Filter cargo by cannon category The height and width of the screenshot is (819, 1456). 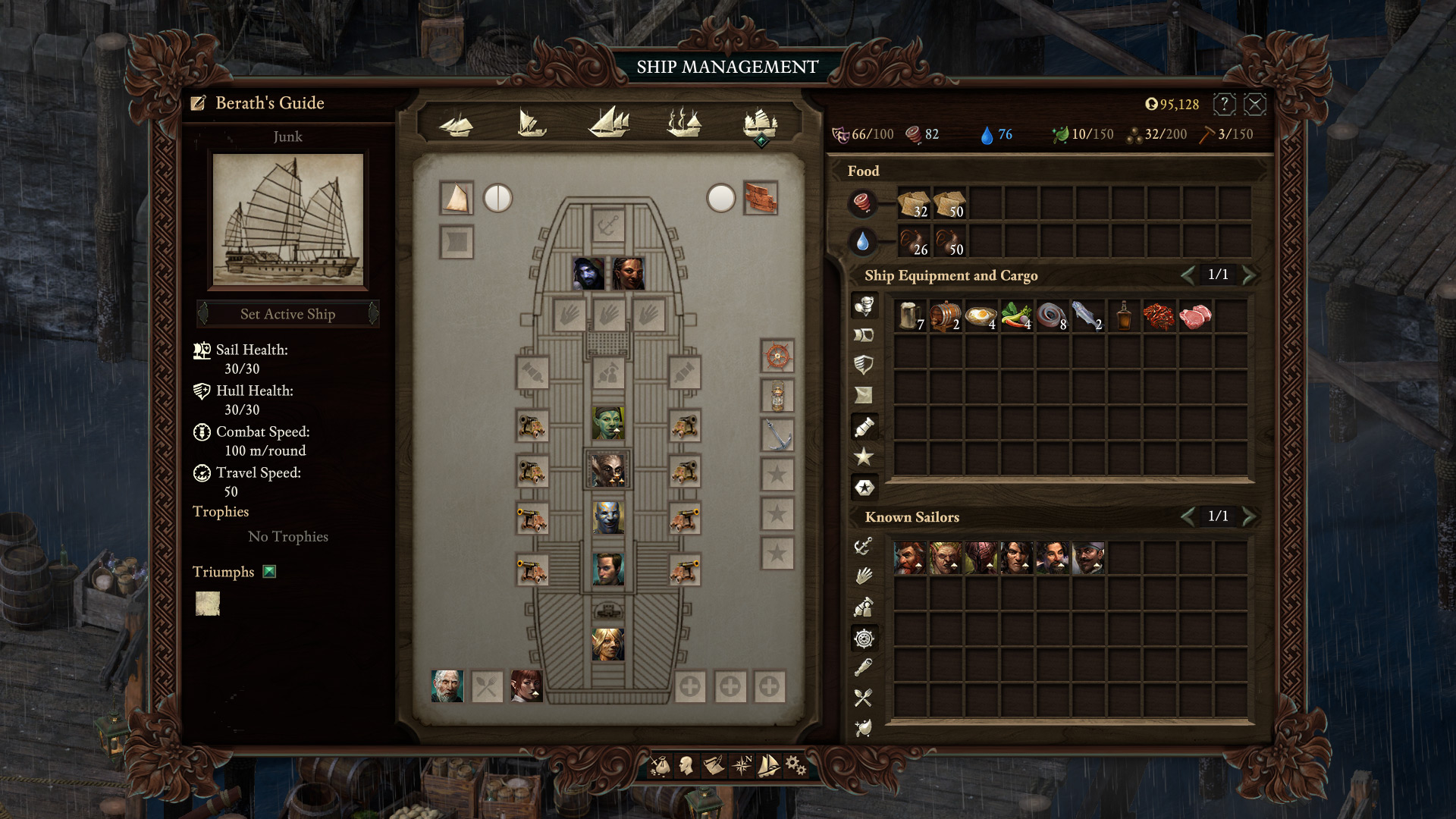864,427
